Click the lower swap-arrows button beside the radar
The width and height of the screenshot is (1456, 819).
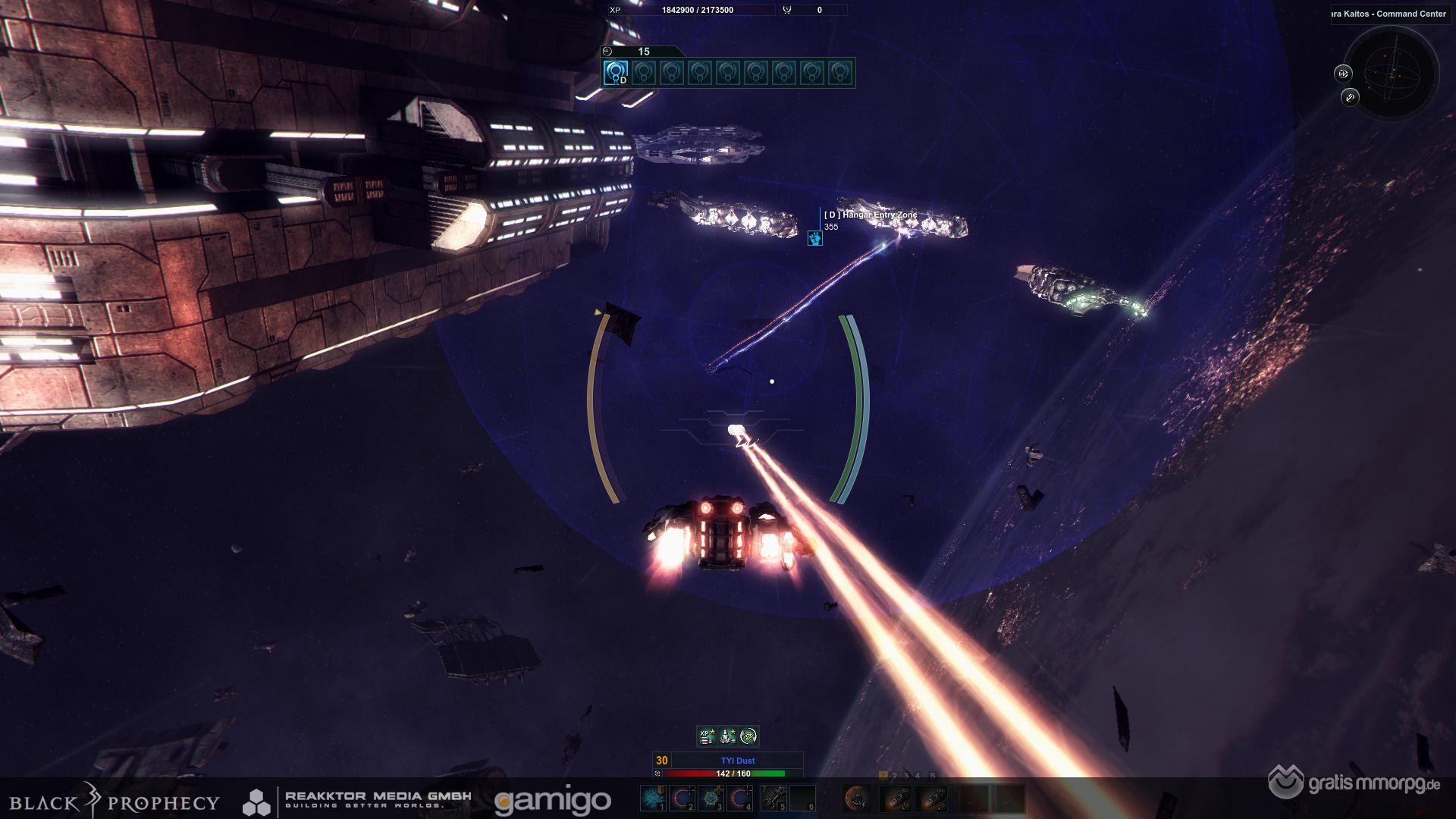[1350, 97]
